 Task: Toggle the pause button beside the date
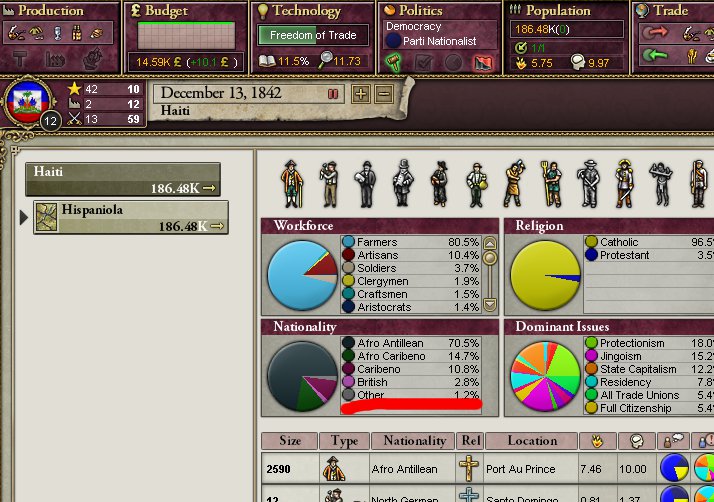(334, 94)
